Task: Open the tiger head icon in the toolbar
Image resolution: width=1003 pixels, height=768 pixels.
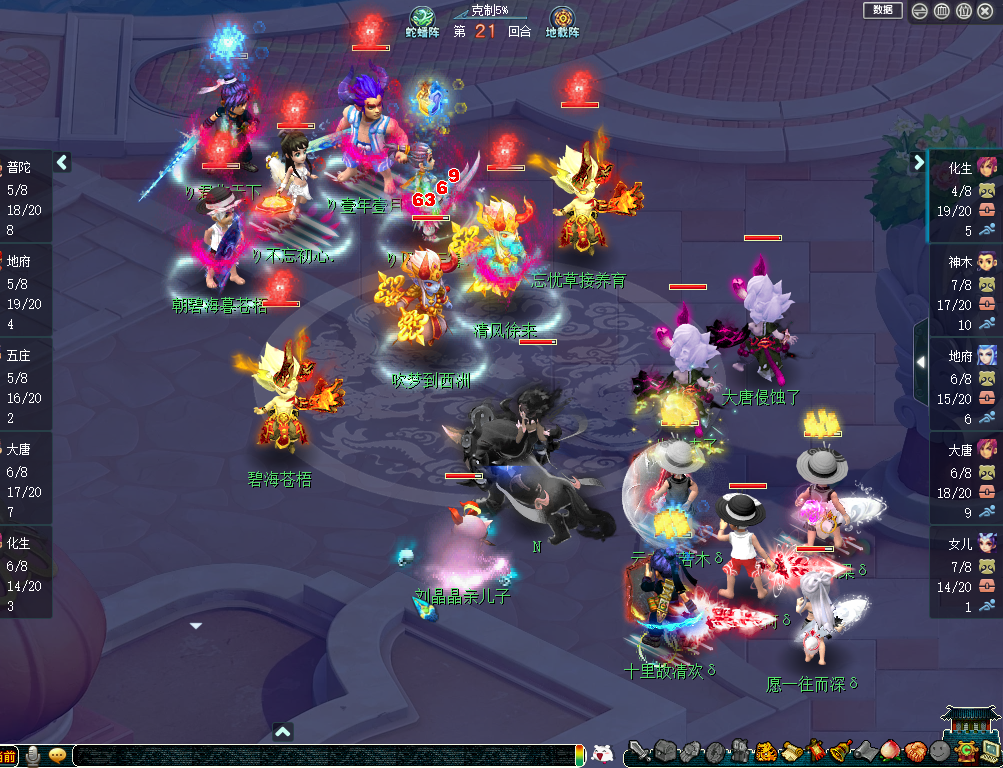Action: (x=765, y=752)
